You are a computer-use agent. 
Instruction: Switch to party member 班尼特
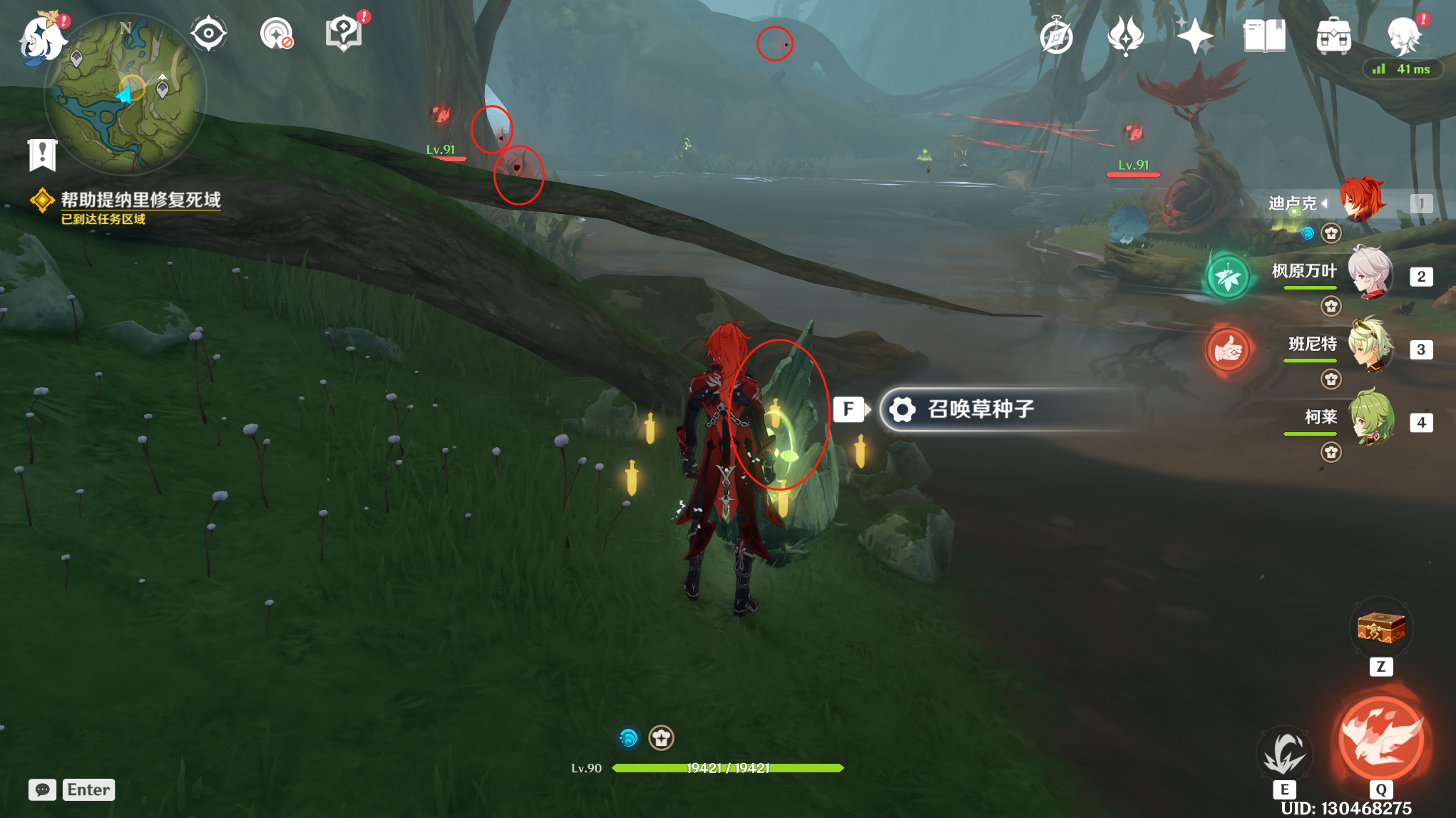coord(1369,346)
